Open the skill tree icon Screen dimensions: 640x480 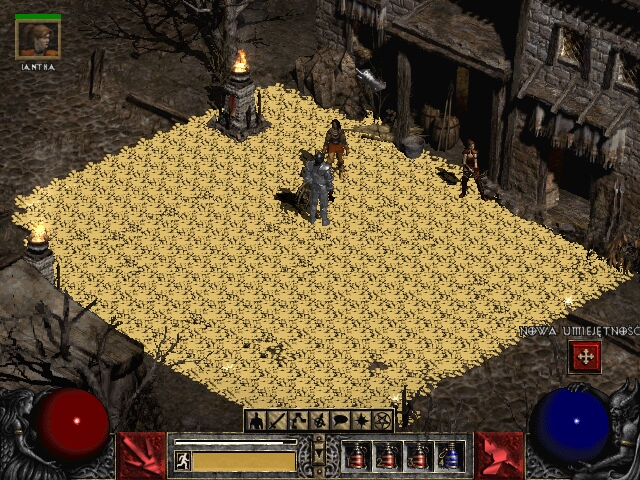pos(298,420)
